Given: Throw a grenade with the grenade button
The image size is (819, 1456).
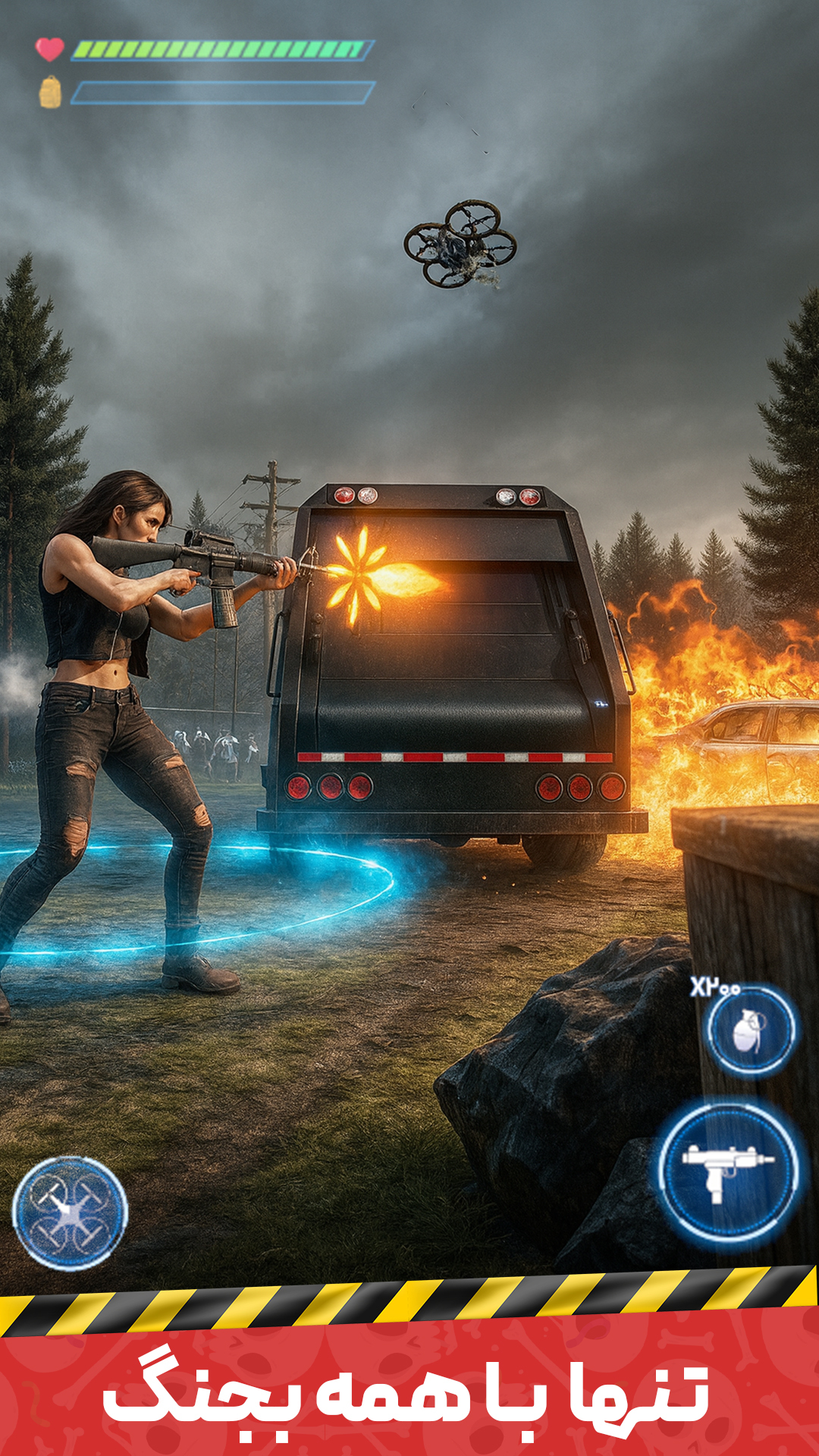Looking at the screenshot, I should 751,1030.
